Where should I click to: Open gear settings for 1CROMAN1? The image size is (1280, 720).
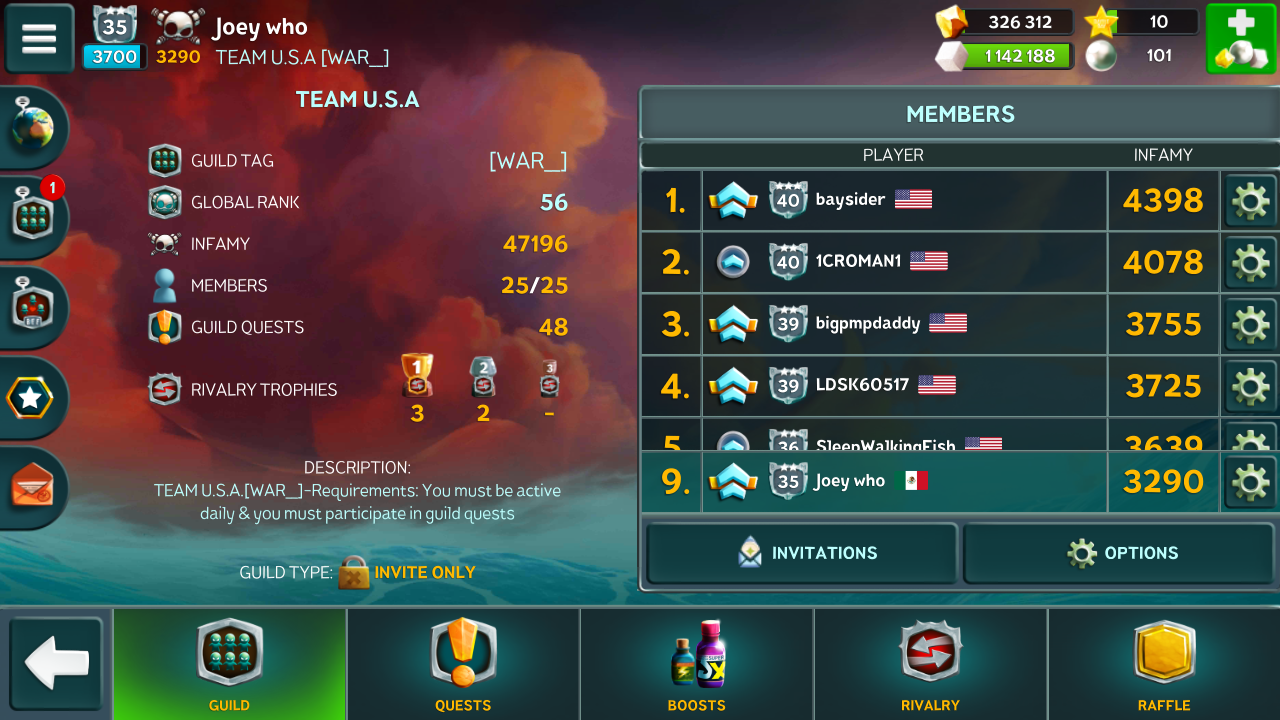(x=1250, y=263)
